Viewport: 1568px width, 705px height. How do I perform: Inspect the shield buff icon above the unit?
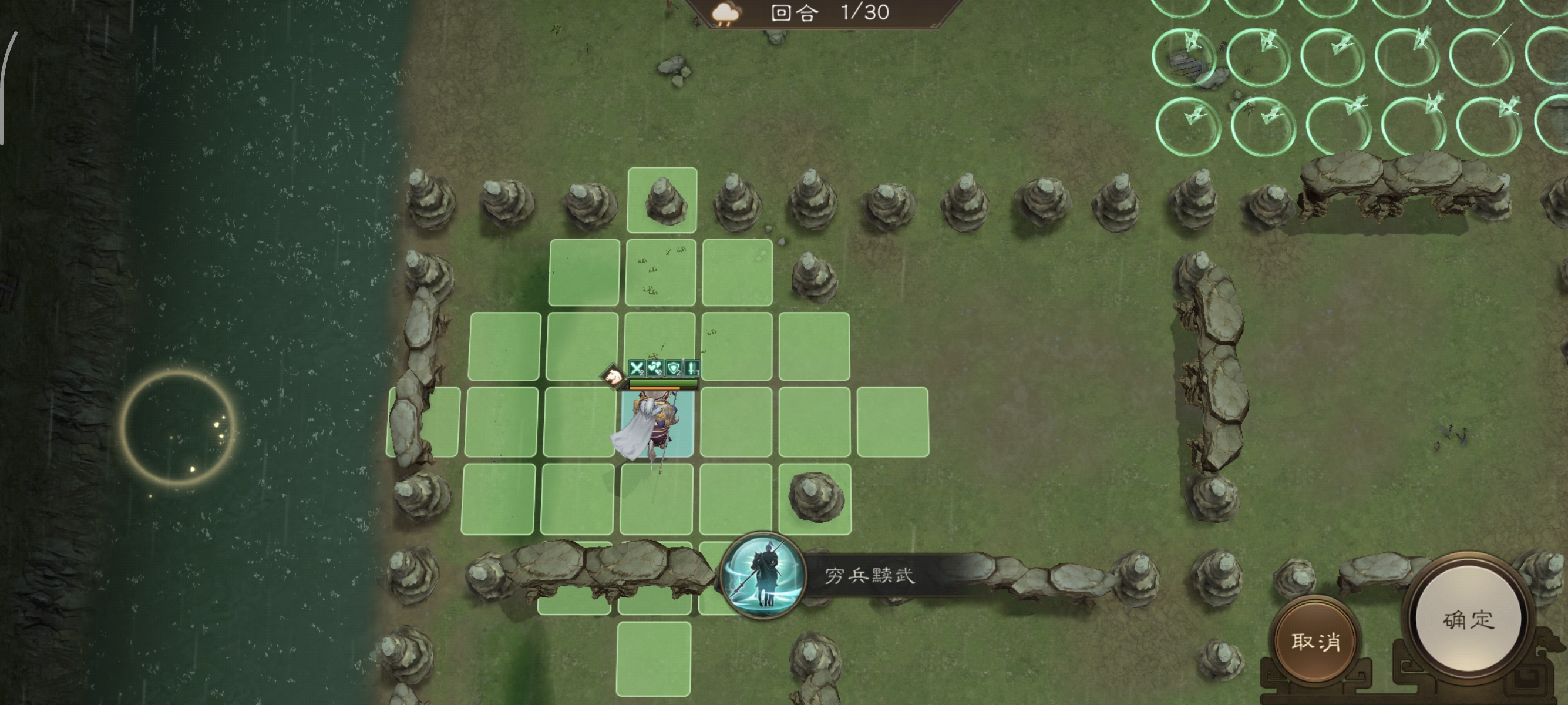[x=673, y=368]
